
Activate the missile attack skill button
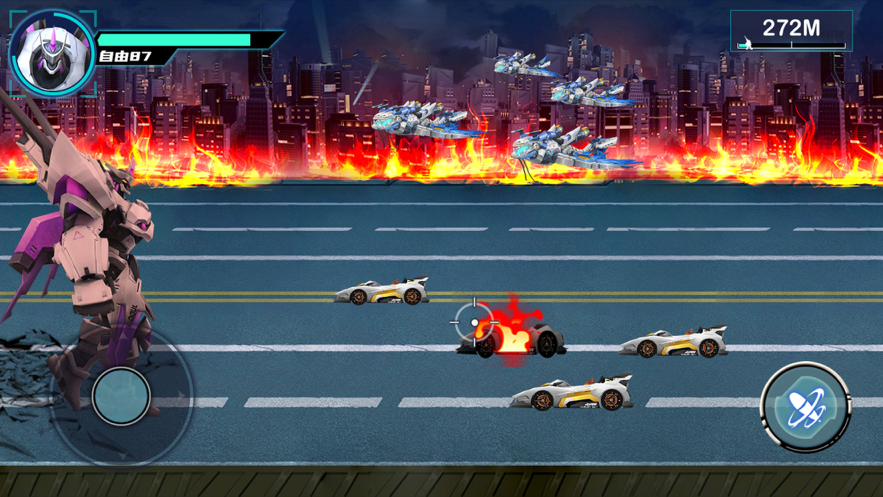(804, 408)
